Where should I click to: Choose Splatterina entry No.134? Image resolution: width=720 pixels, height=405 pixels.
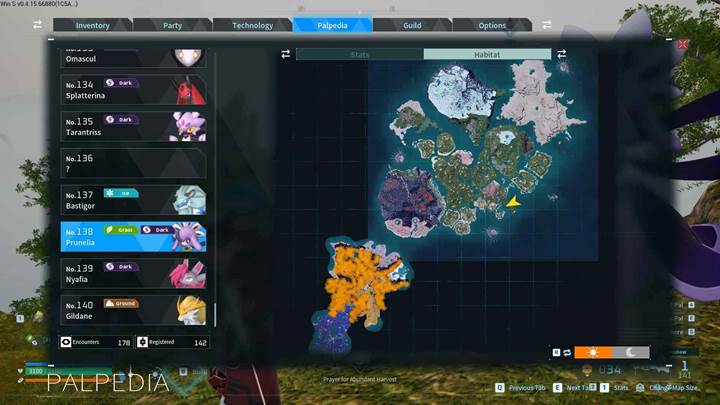(x=133, y=90)
